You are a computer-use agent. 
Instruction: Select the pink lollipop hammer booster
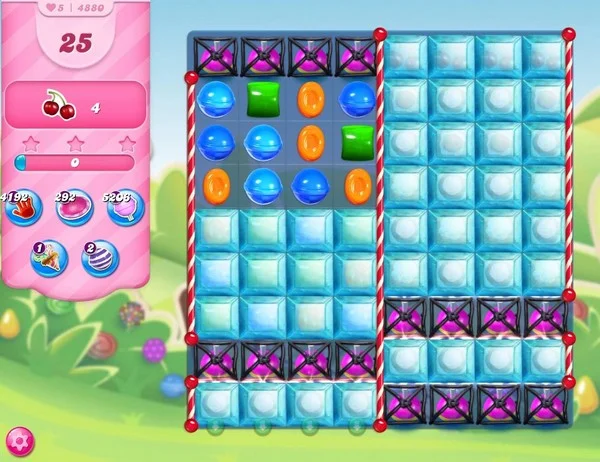pyautogui.click(x=127, y=209)
